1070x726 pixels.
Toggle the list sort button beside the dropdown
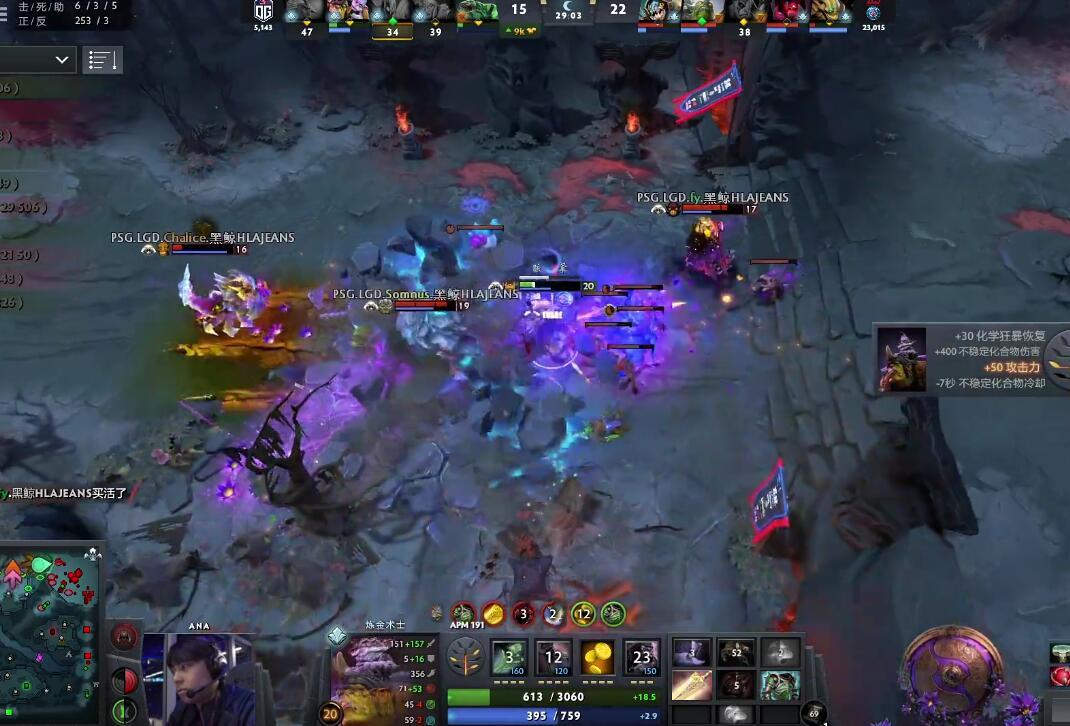[x=102, y=60]
